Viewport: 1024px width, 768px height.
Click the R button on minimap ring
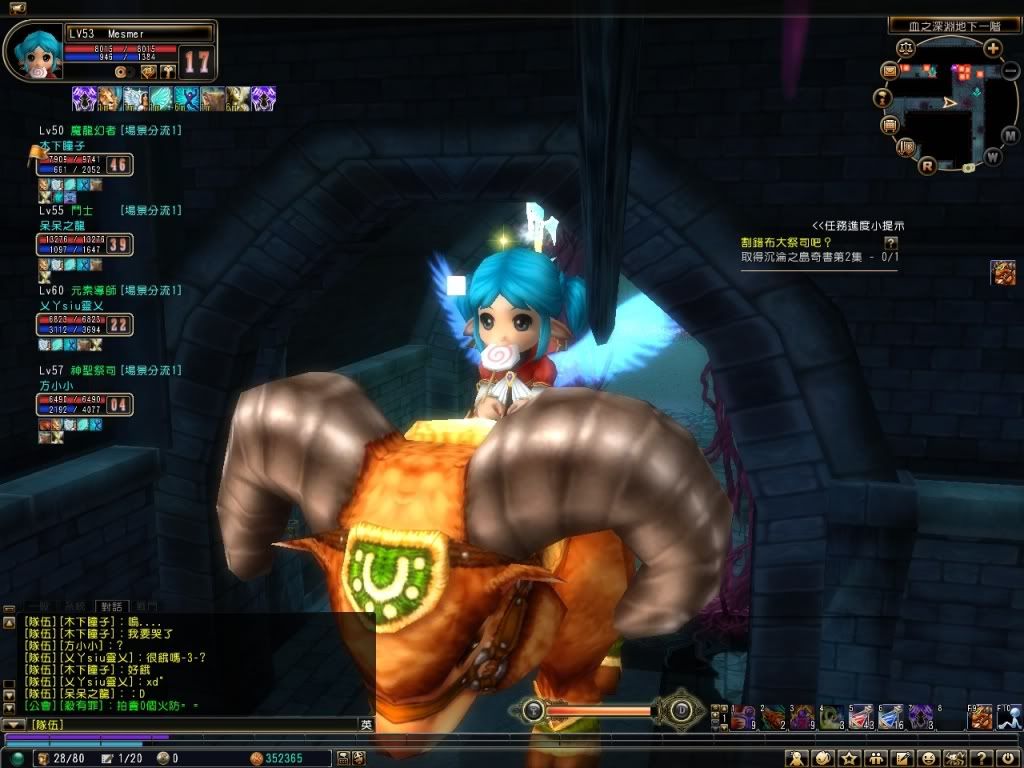pyautogui.click(x=927, y=166)
